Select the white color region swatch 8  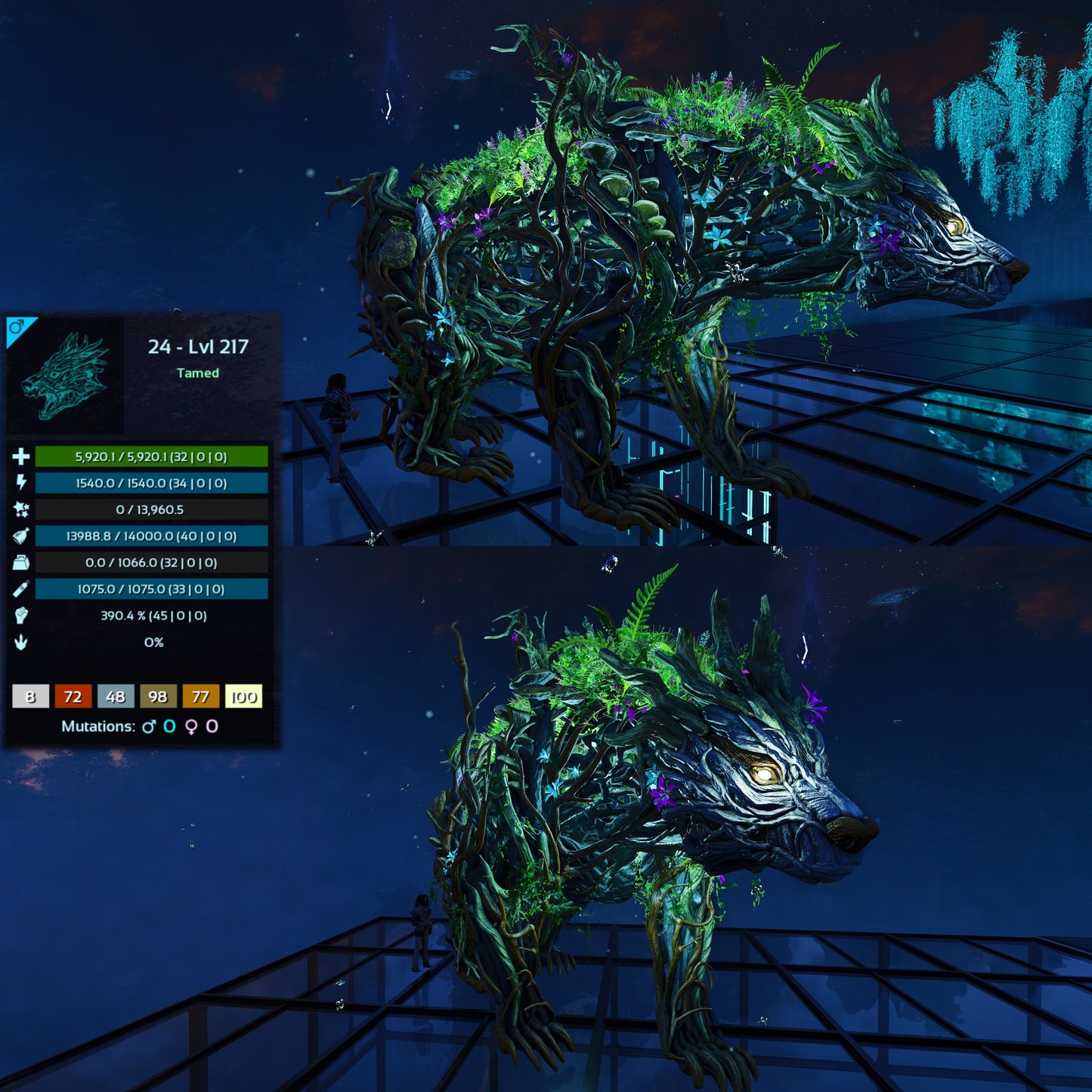coord(31,696)
